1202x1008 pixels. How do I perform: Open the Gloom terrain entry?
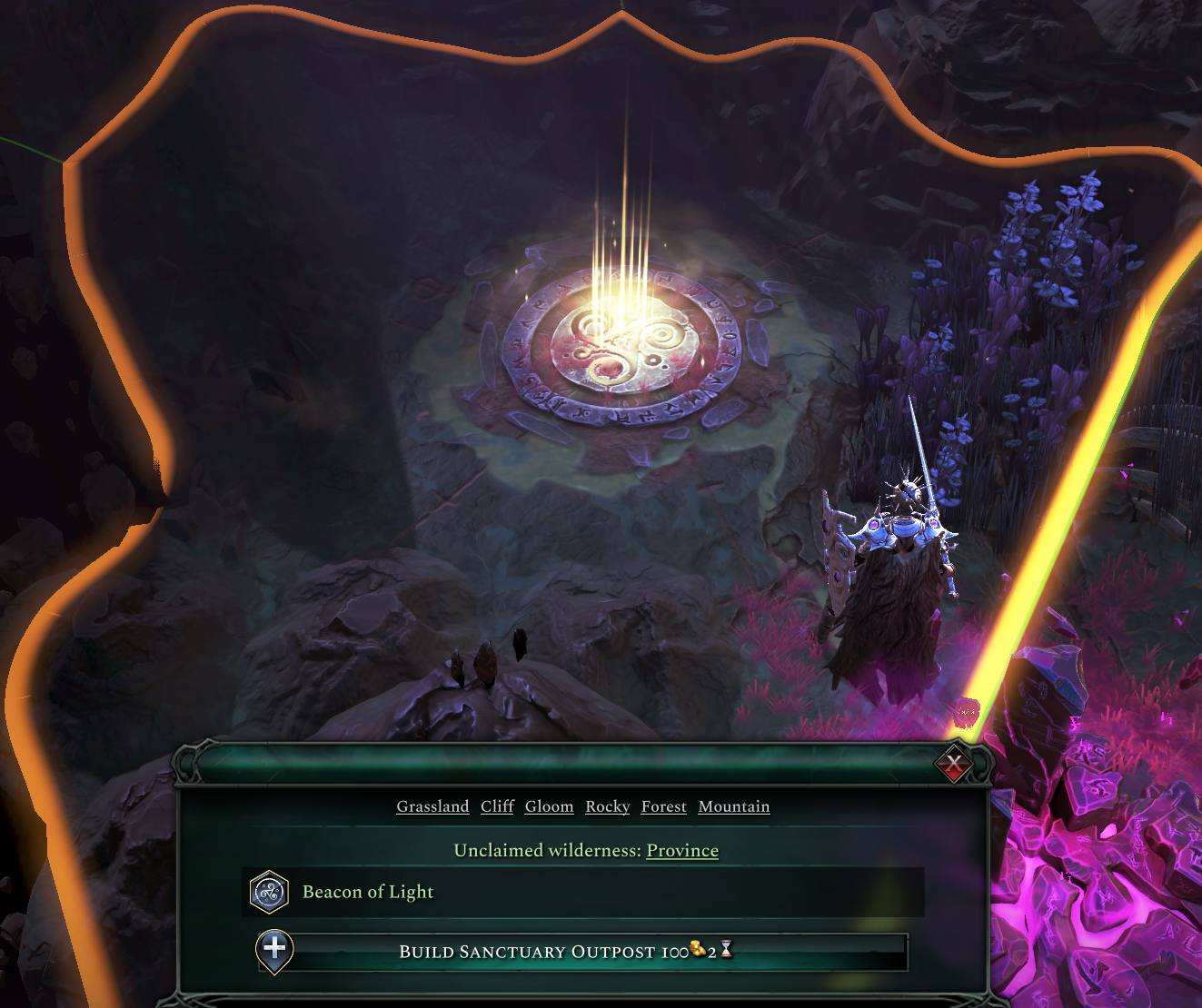[x=549, y=806]
